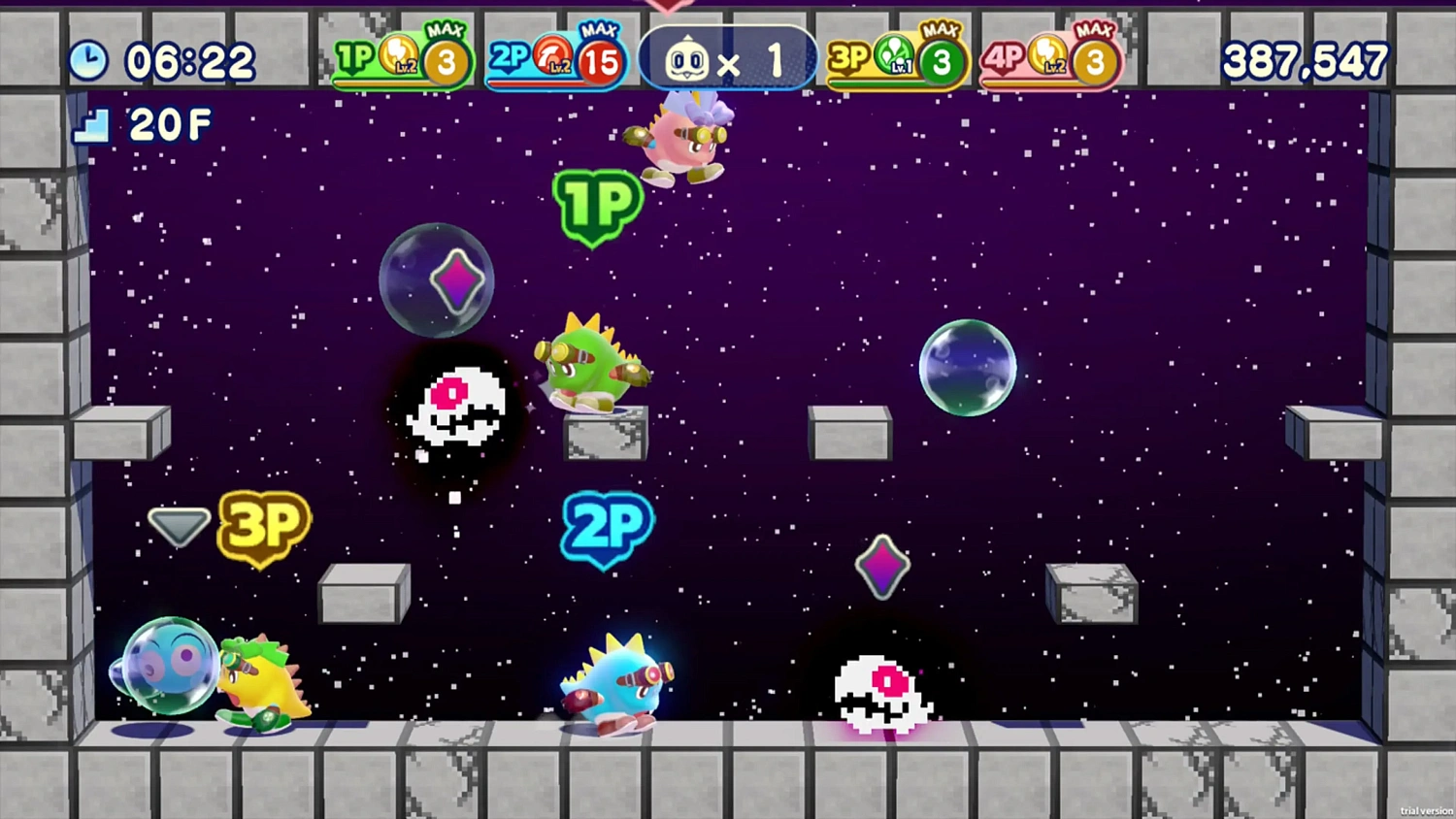Click the free-floating purple diamond gem on the right
Image resolution: width=1456 pixels, height=819 pixels.
(882, 566)
